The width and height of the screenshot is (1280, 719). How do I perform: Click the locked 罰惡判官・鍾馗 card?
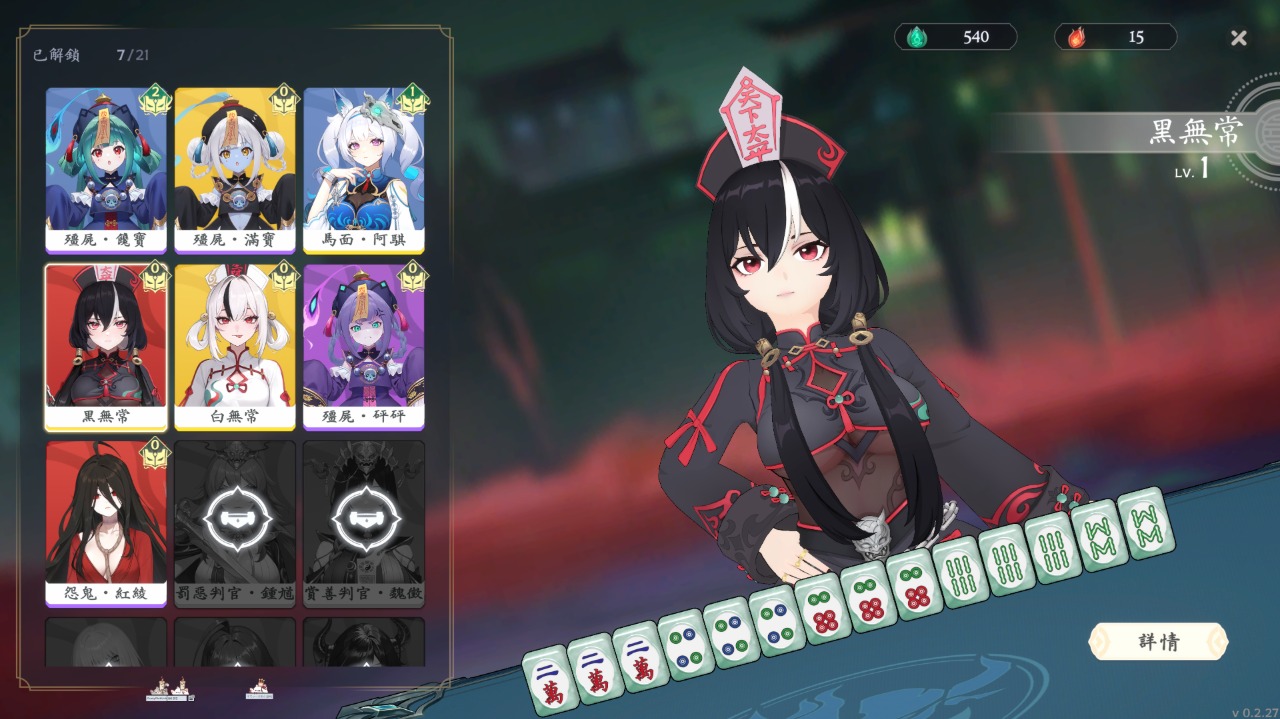pyautogui.click(x=235, y=521)
